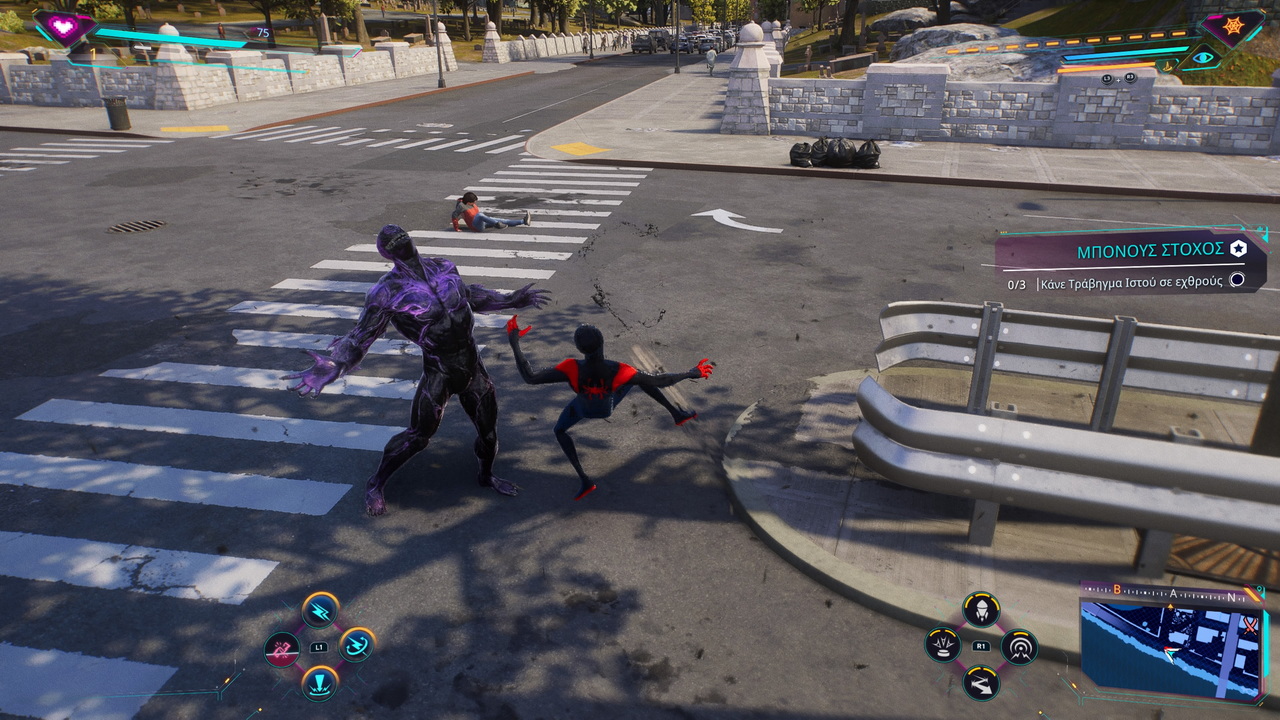This screenshot has width=1280, height=720.
Task: Select the pink ability on cooldown
Action: point(282,649)
